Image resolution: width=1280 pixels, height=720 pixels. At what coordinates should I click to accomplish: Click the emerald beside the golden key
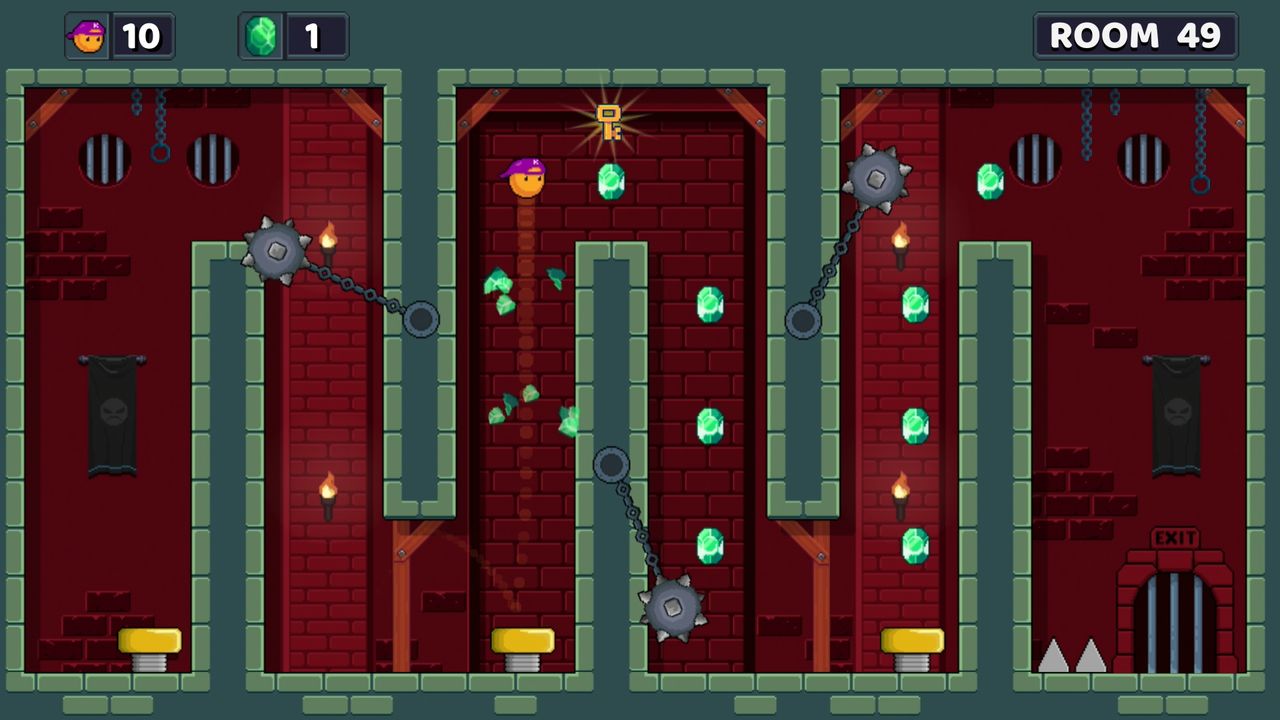pos(610,183)
